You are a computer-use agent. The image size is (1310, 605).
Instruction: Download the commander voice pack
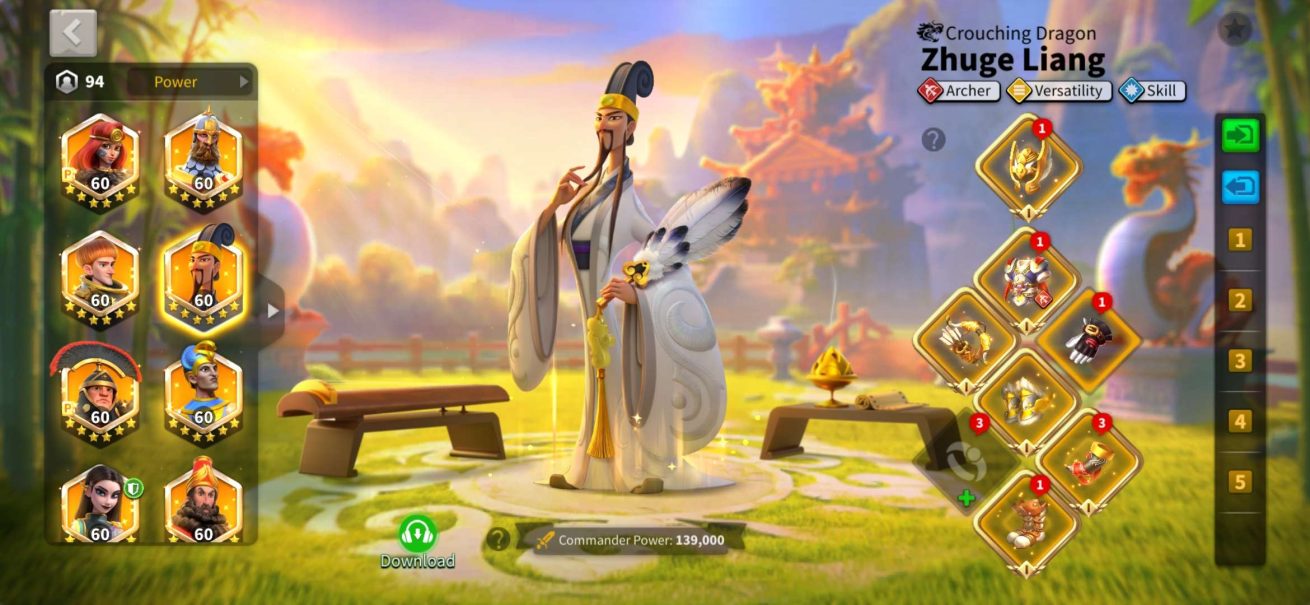(417, 540)
